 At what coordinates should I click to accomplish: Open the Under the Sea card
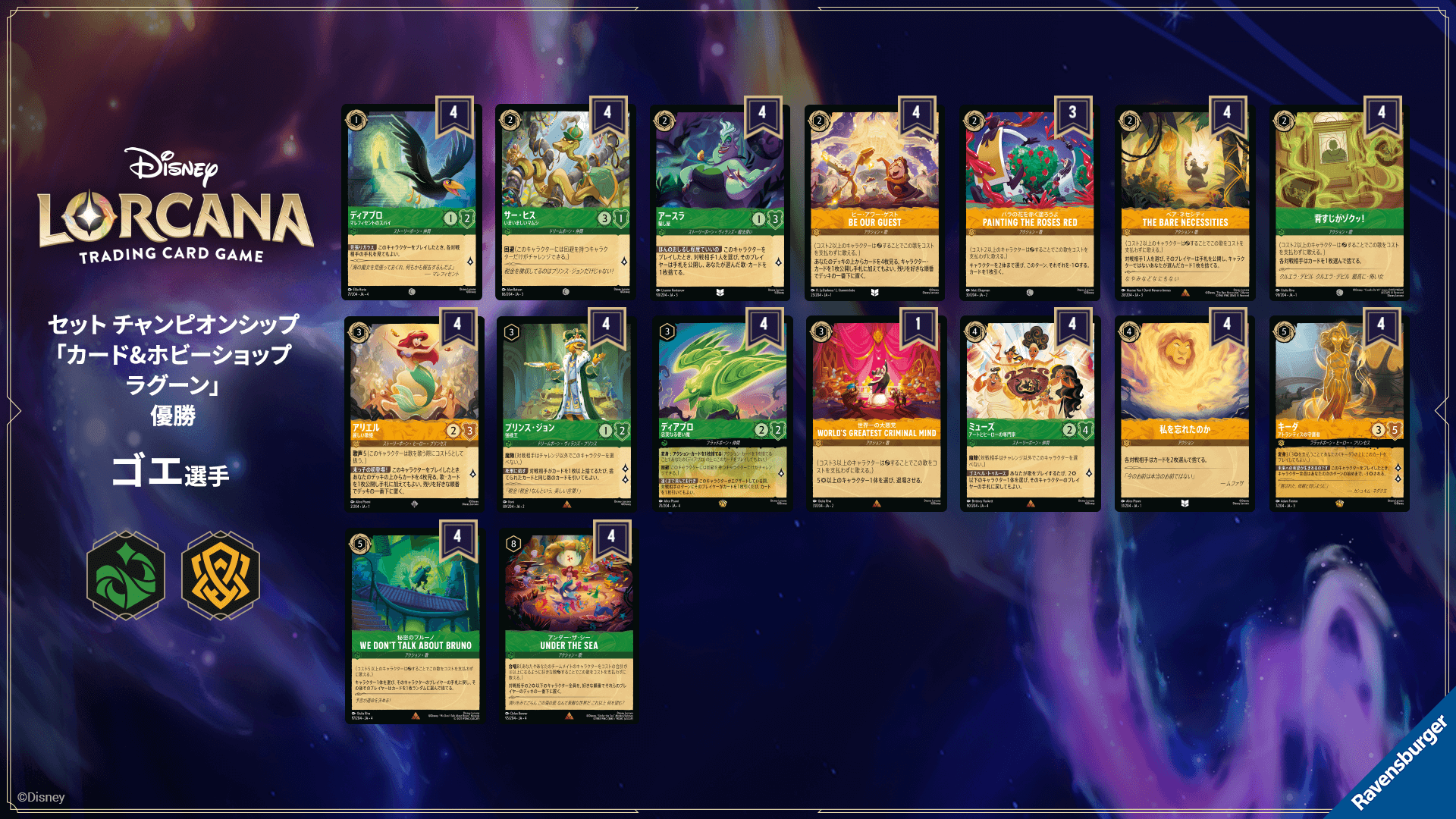tap(569, 626)
